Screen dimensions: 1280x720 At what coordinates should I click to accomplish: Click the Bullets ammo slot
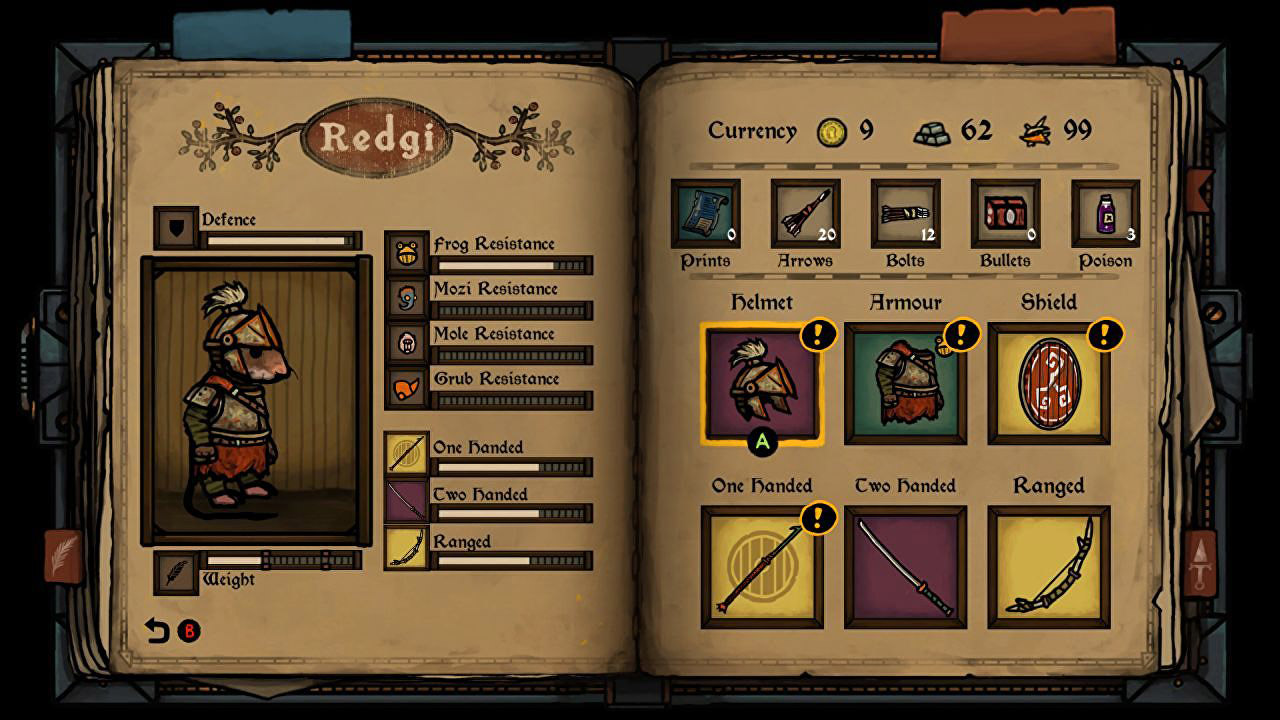pyautogui.click(x=1005, y=213)
